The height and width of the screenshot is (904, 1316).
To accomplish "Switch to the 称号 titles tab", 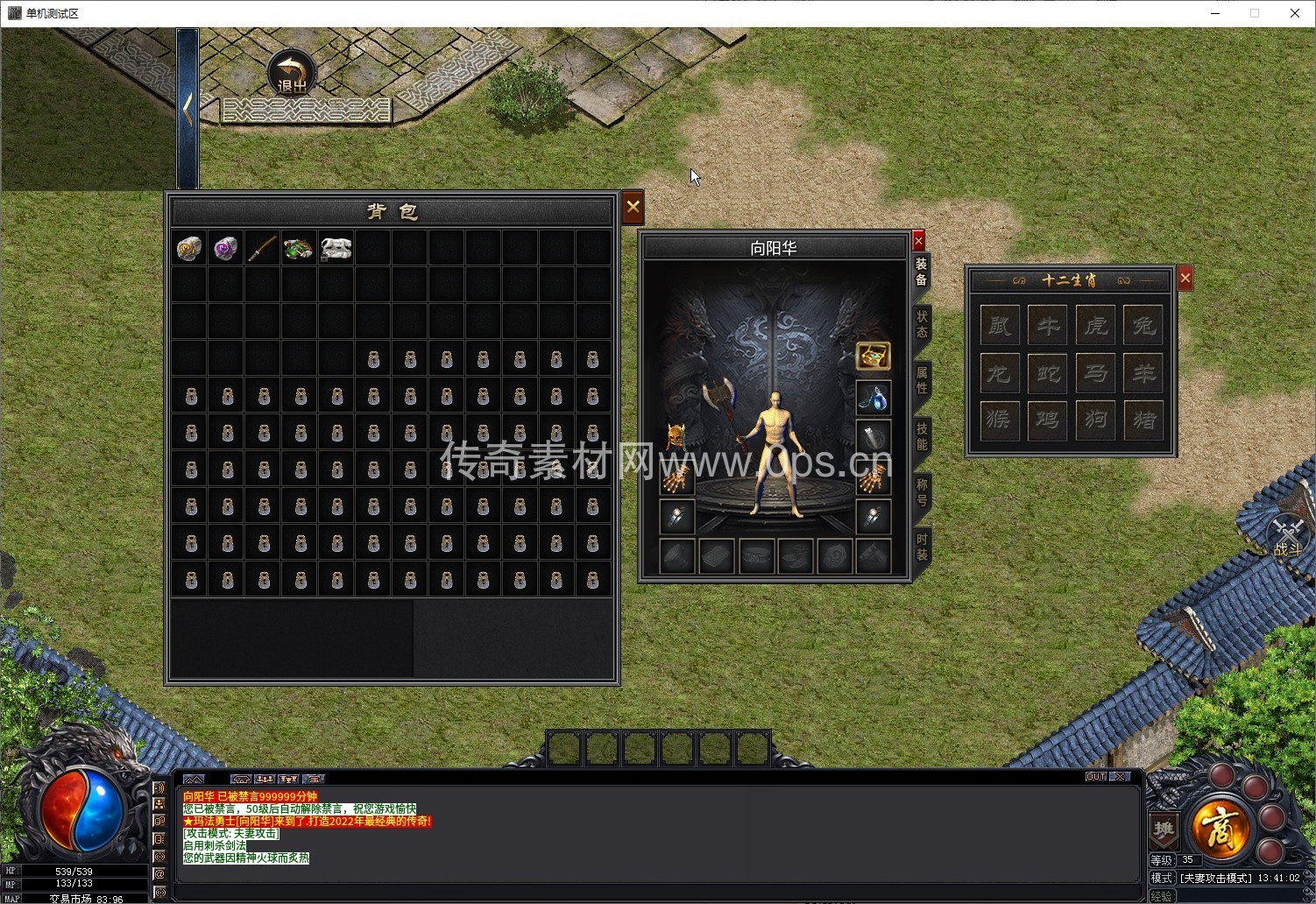I will (922, 492).
